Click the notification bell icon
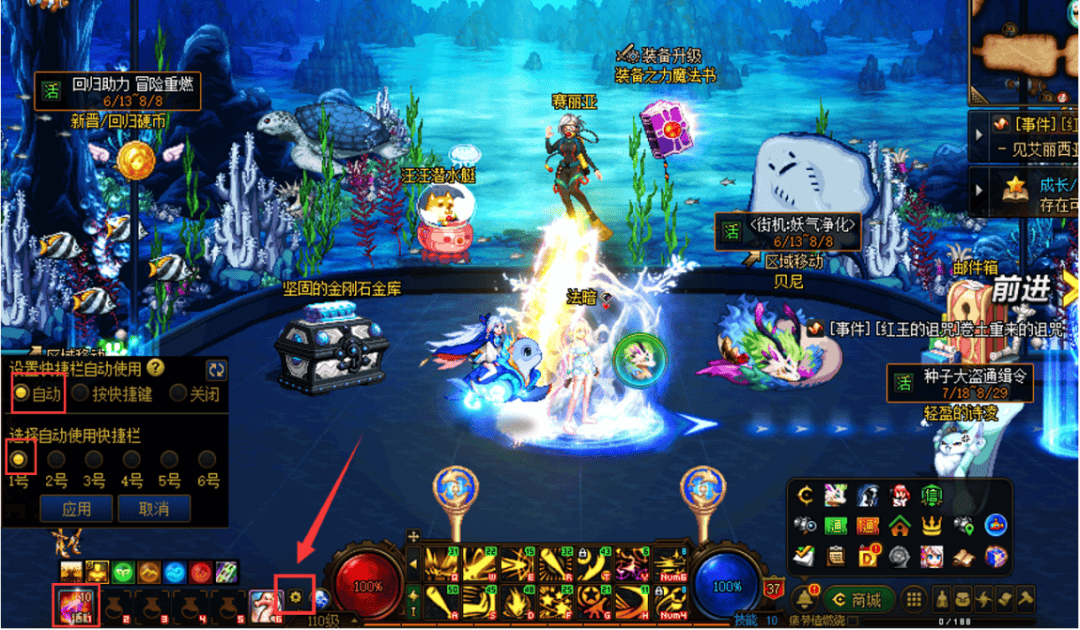The width and height of the screenshot is (1080, 630). 806,600
